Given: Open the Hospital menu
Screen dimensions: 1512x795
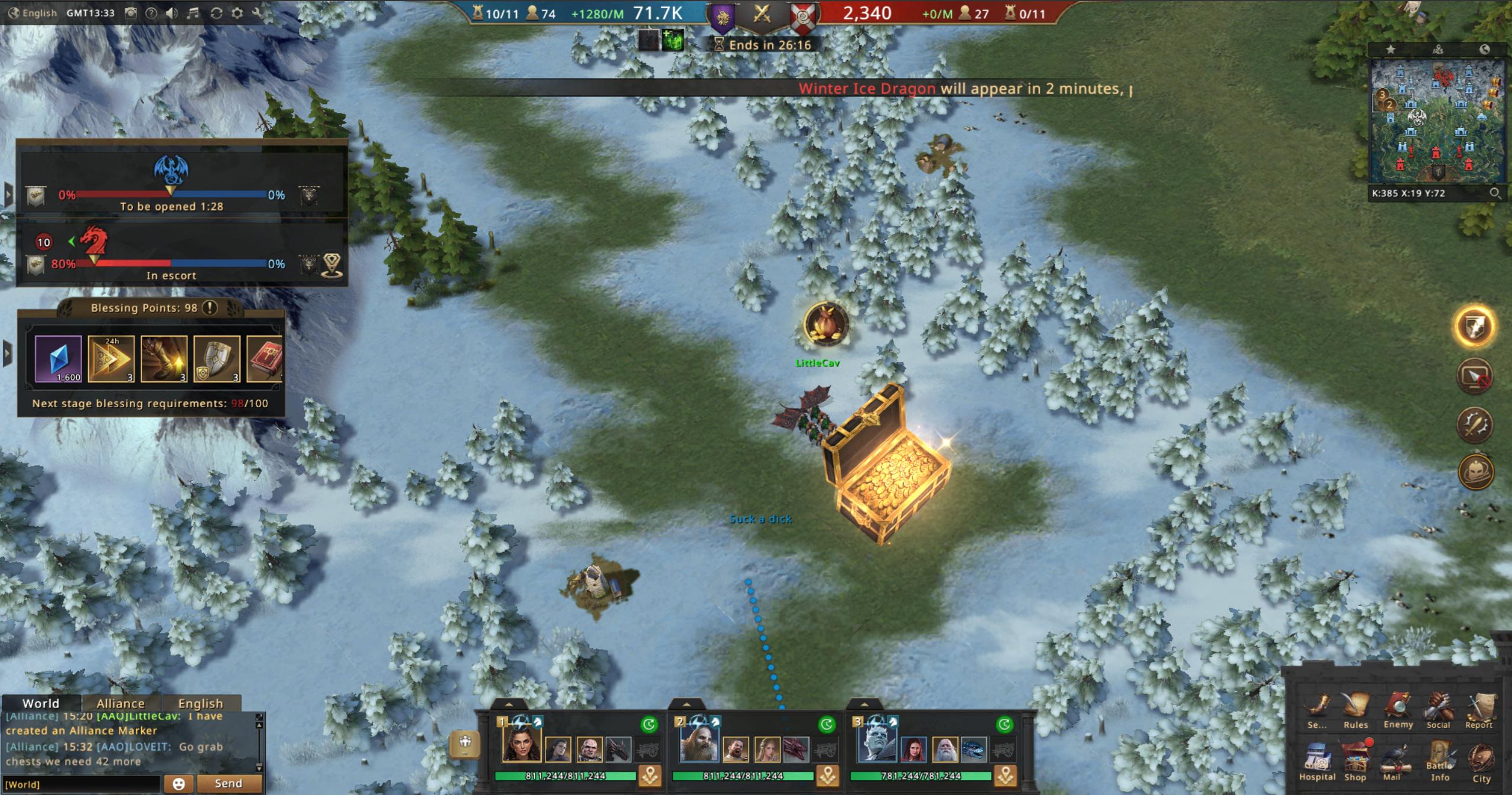Looking at the screenshot, I should (1317, 761).
